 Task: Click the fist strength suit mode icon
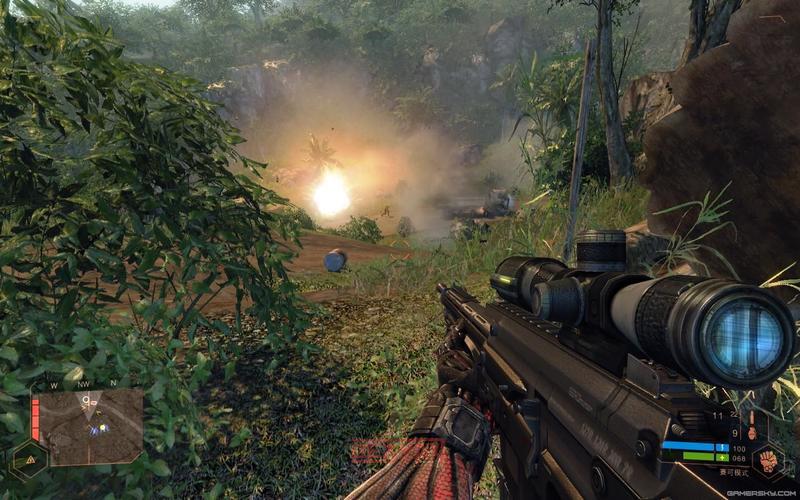pyautogui.click(x=767, y=462)
